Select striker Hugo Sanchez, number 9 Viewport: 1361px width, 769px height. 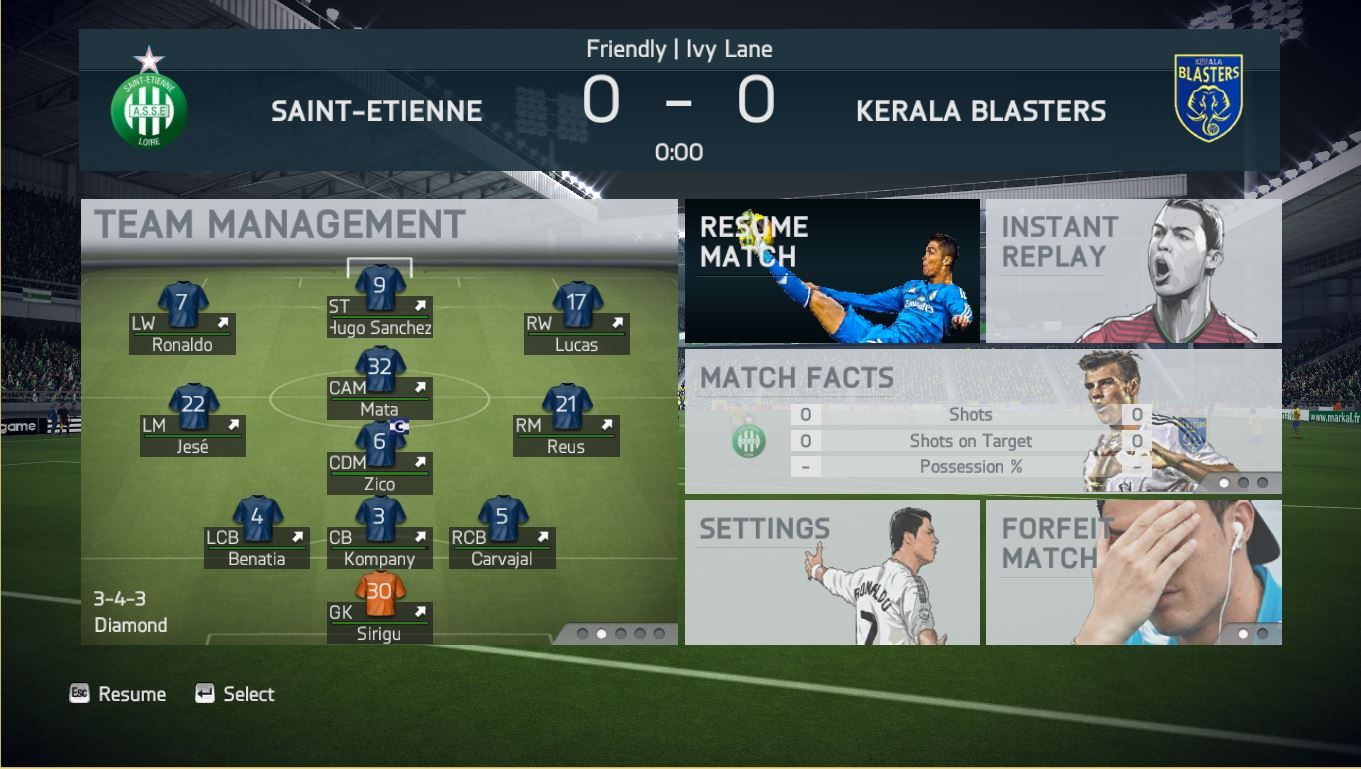[380, 301]
